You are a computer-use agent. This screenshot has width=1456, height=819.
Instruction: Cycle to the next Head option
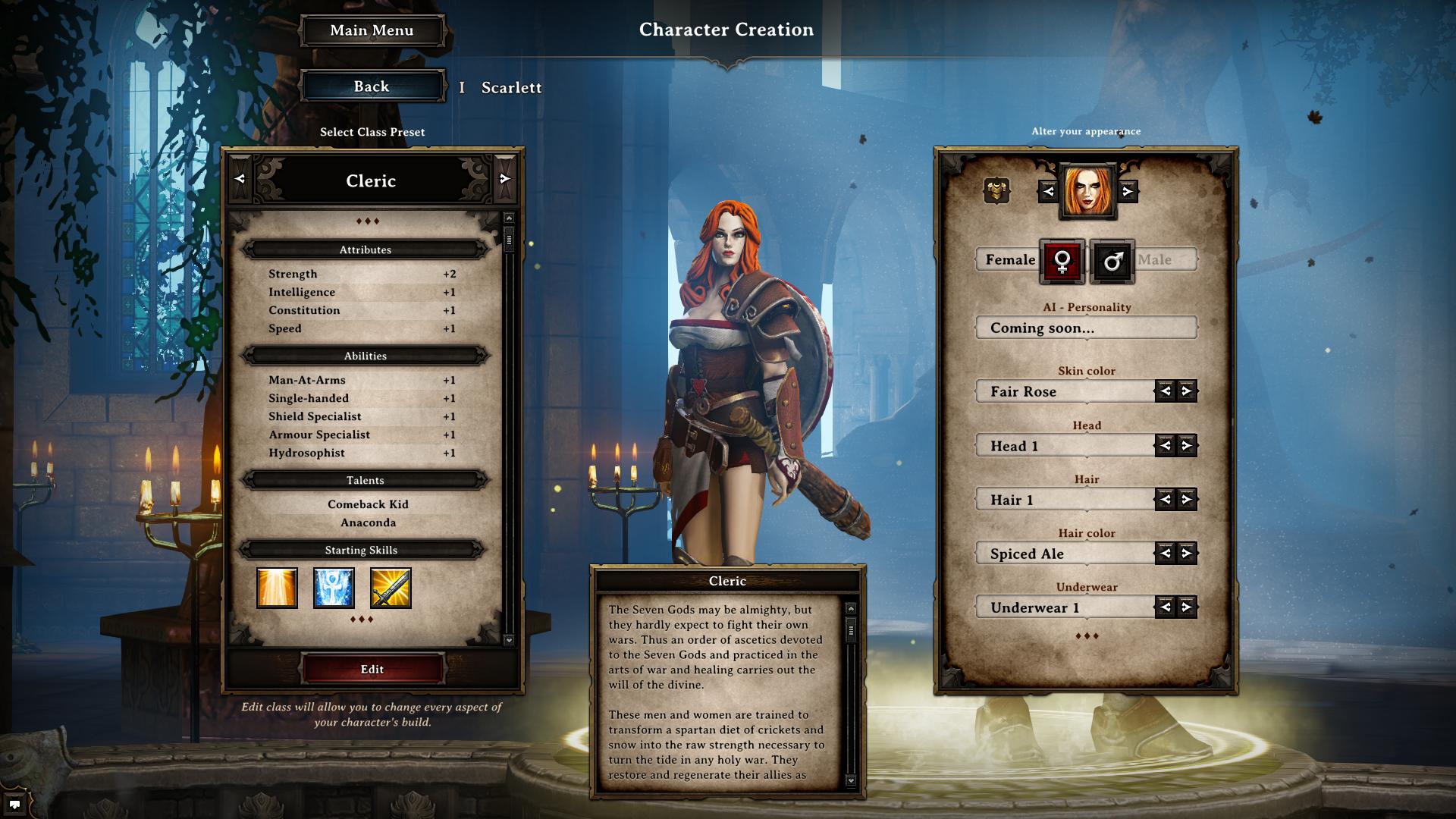coord(1187,446)
